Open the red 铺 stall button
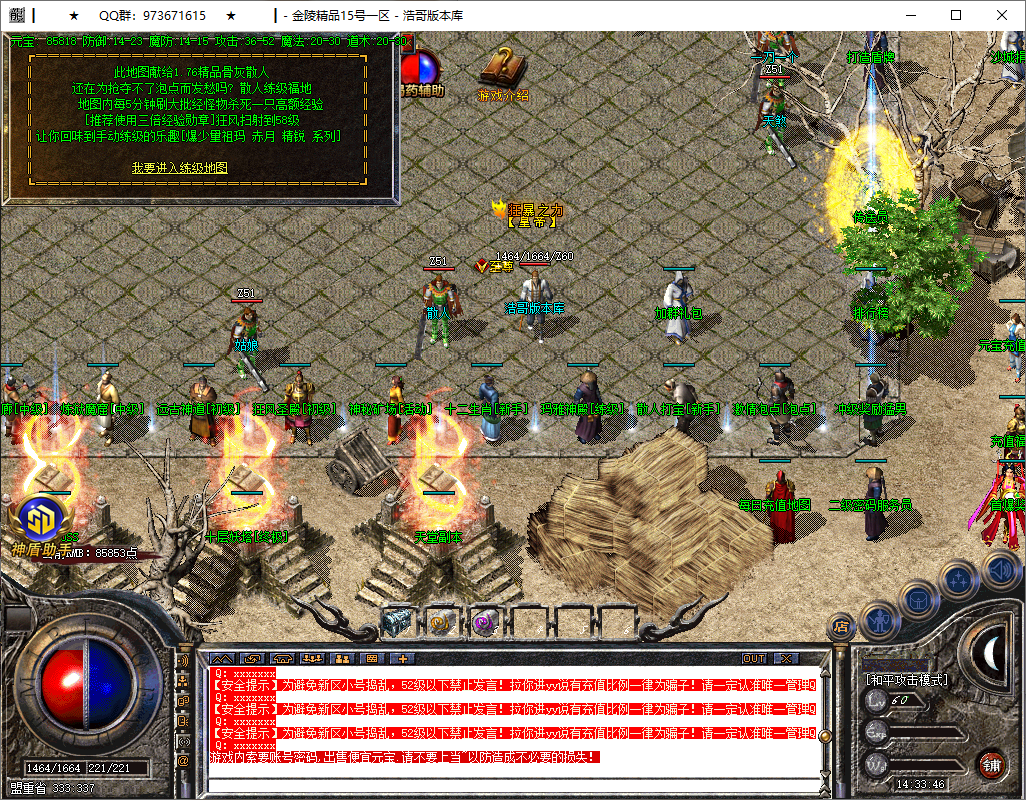1026x800 pixels. [x=990, y=765]
